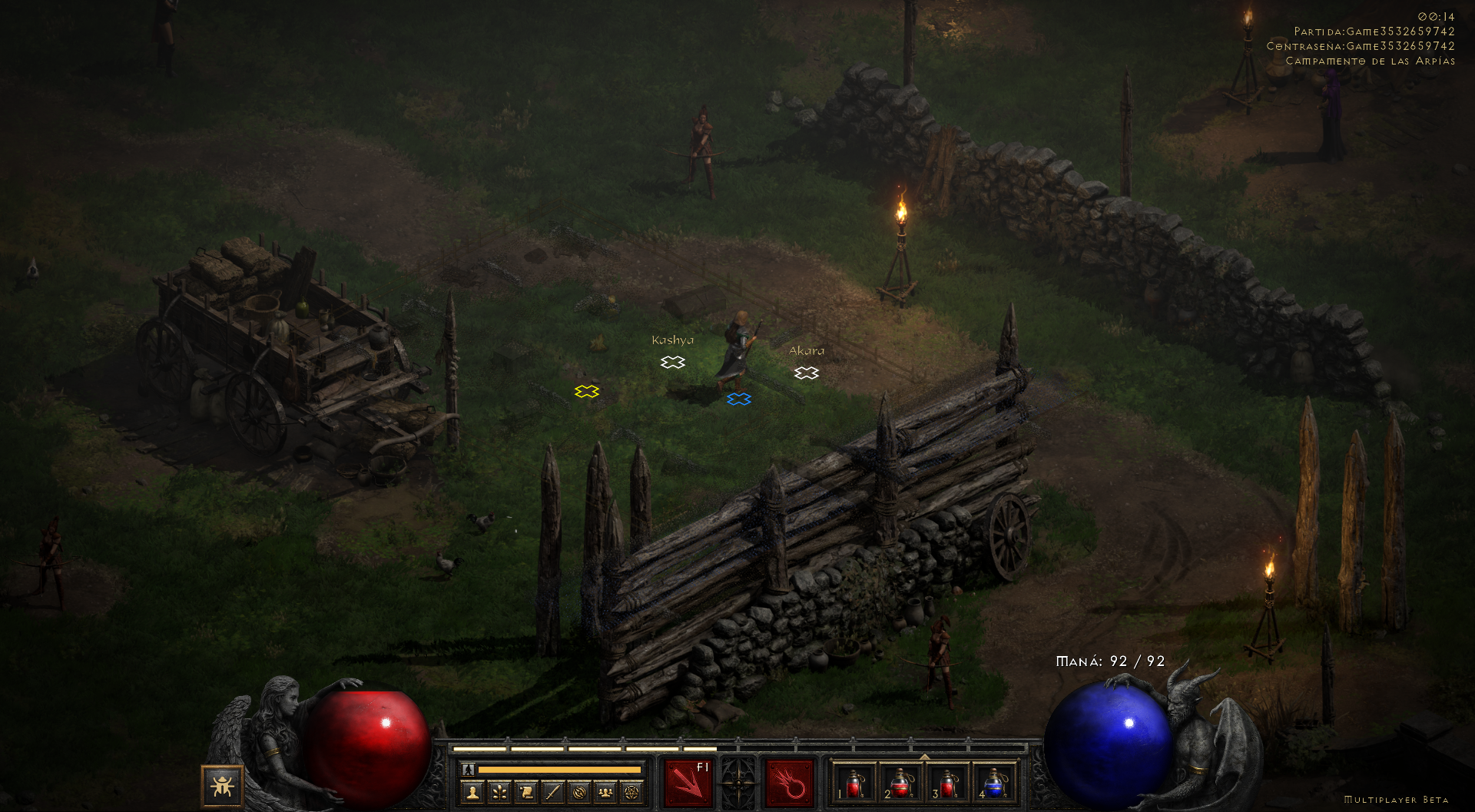Show the quest log scroll icon
The height and width of the screenshot is (812, 1475).
click(x=527, y=791)
